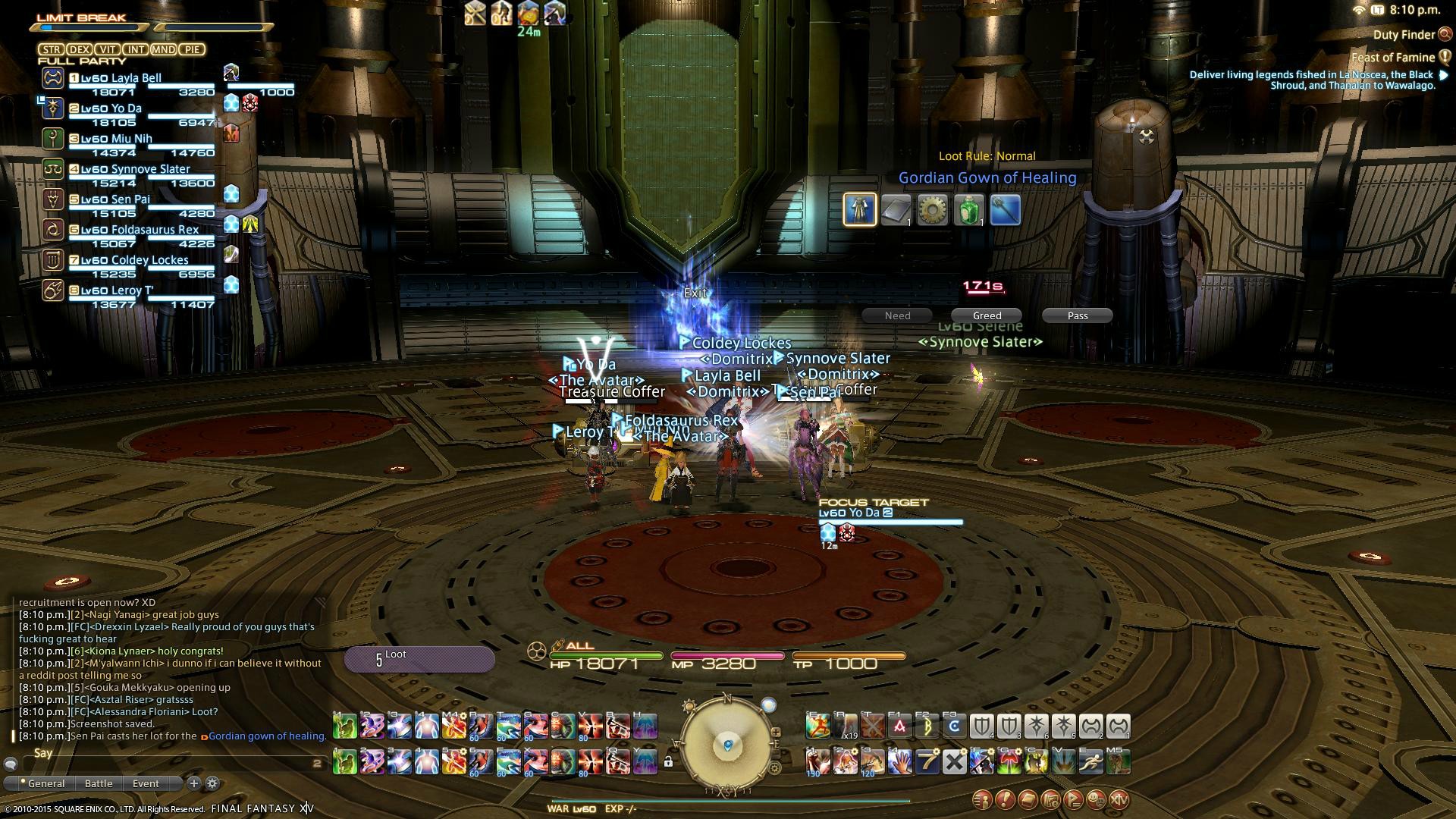The width and height of the screenshot is (1456, 819).
Task: Pass on the current loot item
Action: (1077, 315)
